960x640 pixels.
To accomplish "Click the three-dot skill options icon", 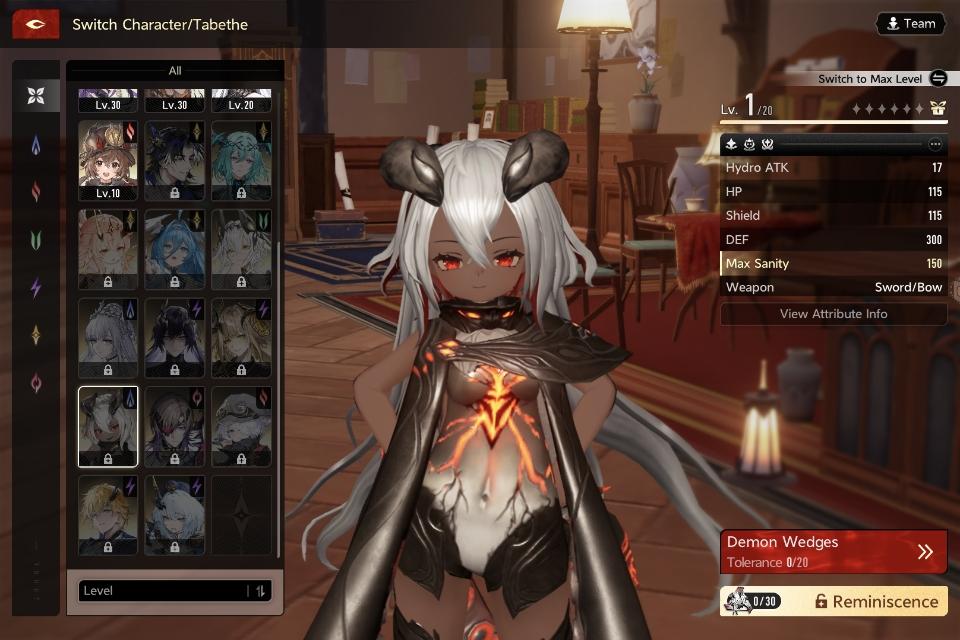I will click(935, 144).
